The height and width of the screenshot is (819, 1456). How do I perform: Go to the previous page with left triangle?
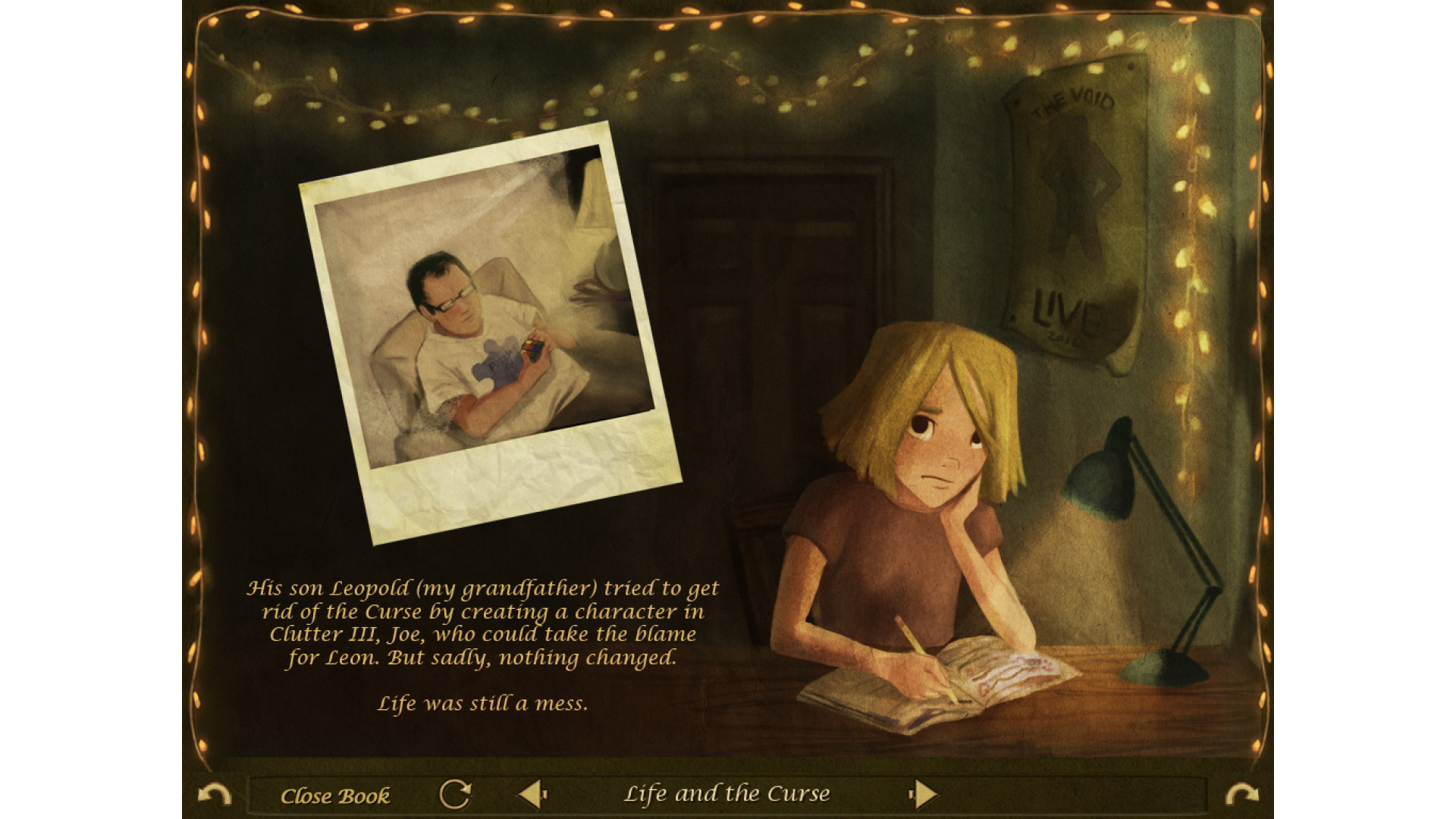click(532, 795)
